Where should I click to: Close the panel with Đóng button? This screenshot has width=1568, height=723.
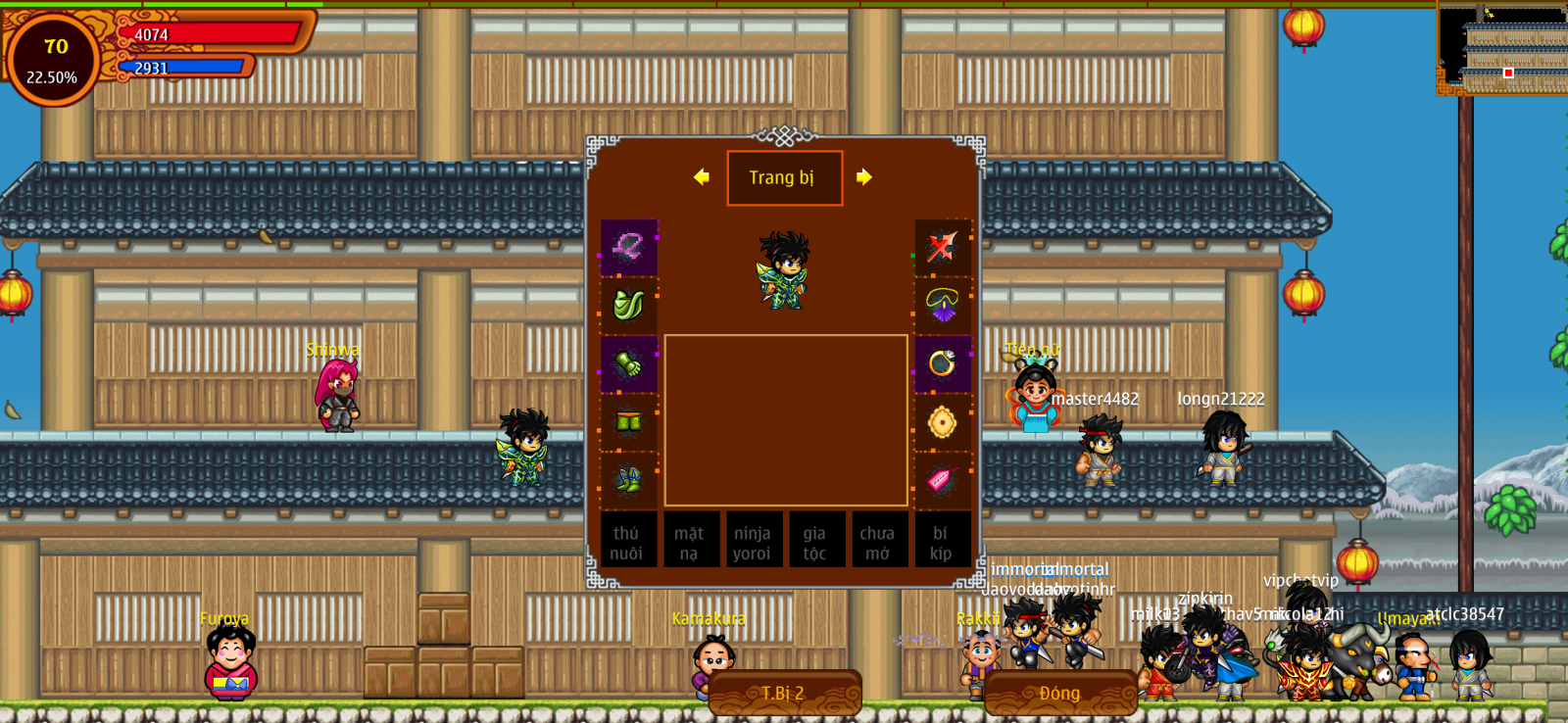(1060, 693)
